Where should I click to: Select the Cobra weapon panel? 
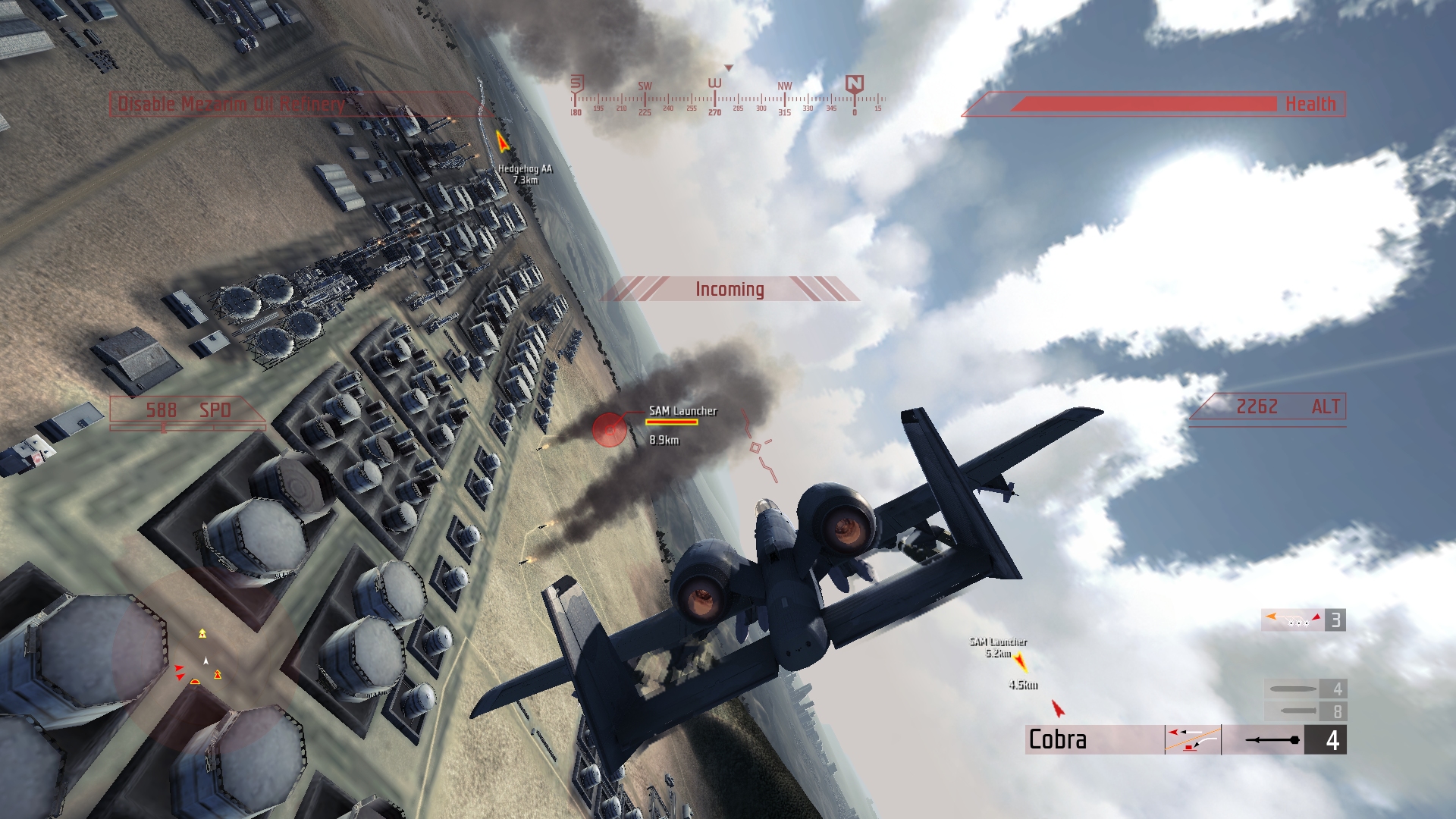coord(1094,739)
